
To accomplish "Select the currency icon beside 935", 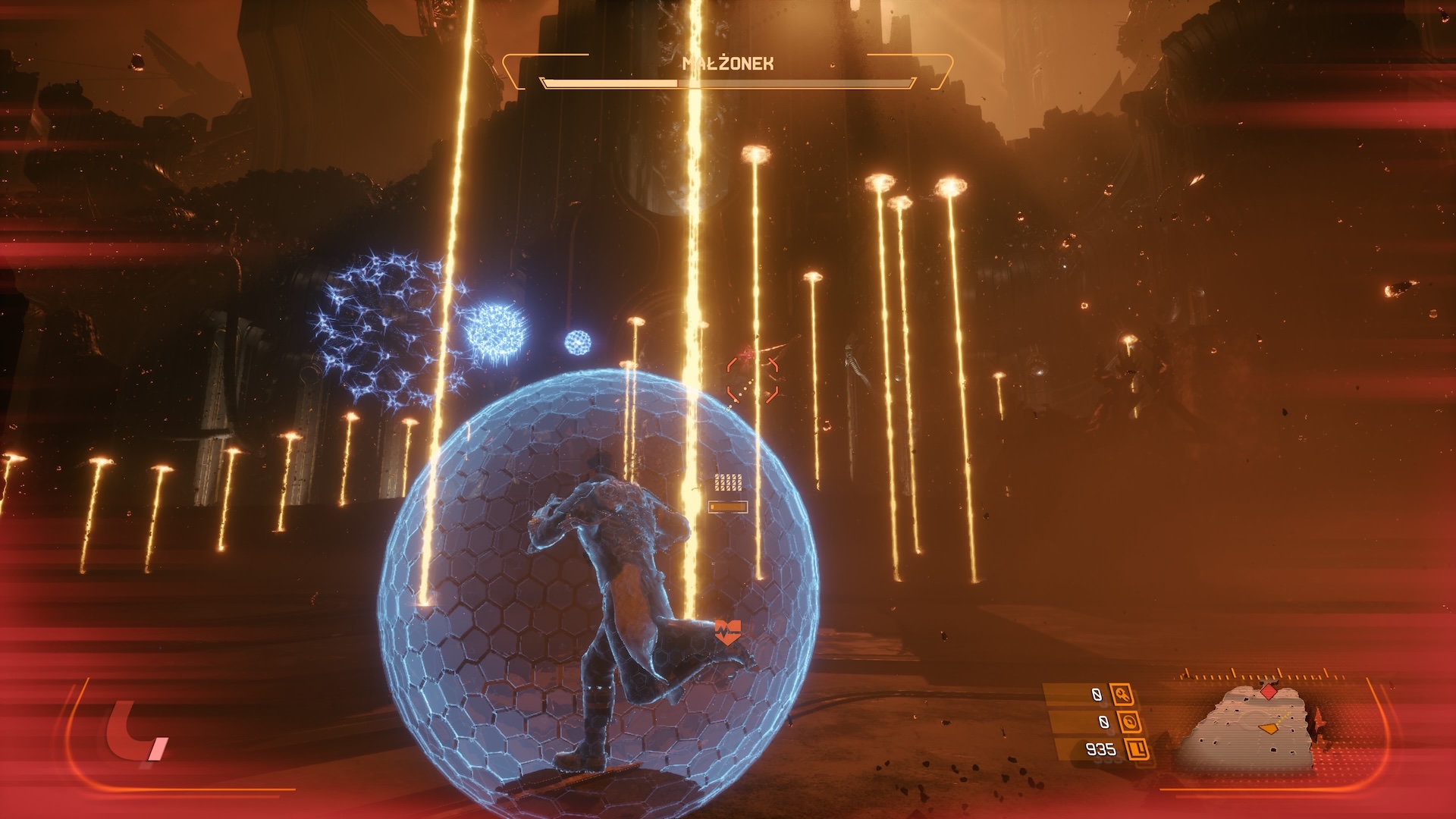I will 1137,749.
